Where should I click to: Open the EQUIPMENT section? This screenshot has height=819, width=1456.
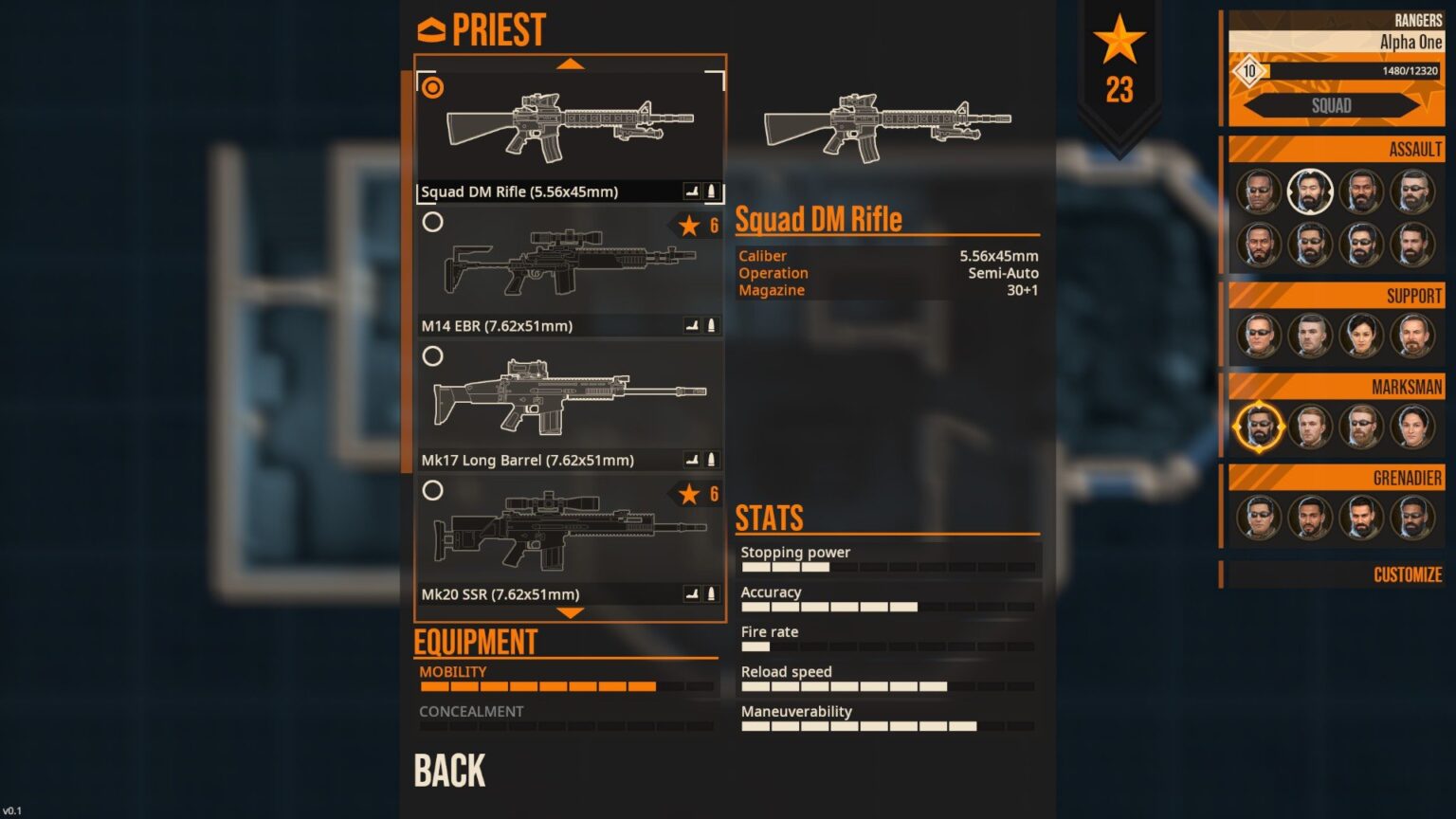click(x=476, y=643)
